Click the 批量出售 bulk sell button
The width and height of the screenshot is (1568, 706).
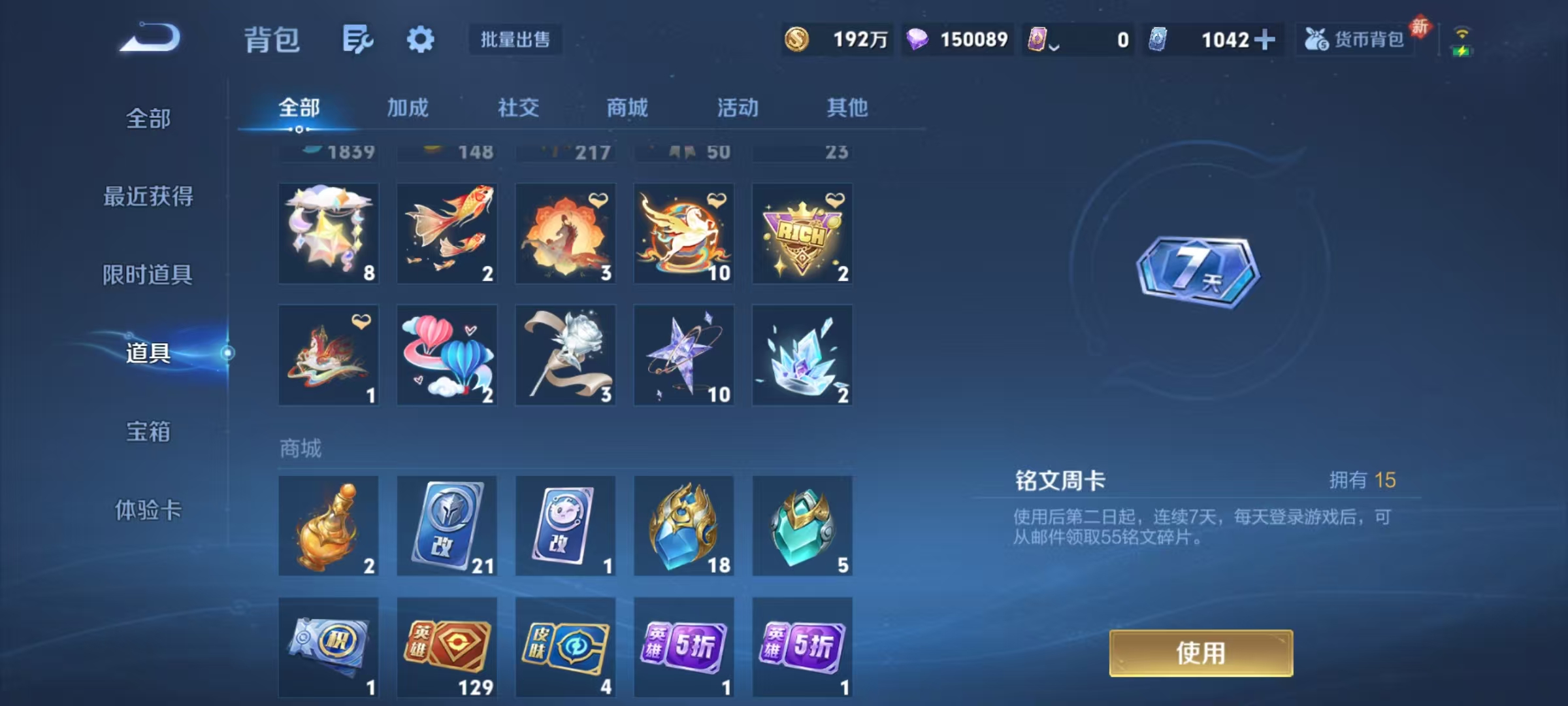point(515,39)
